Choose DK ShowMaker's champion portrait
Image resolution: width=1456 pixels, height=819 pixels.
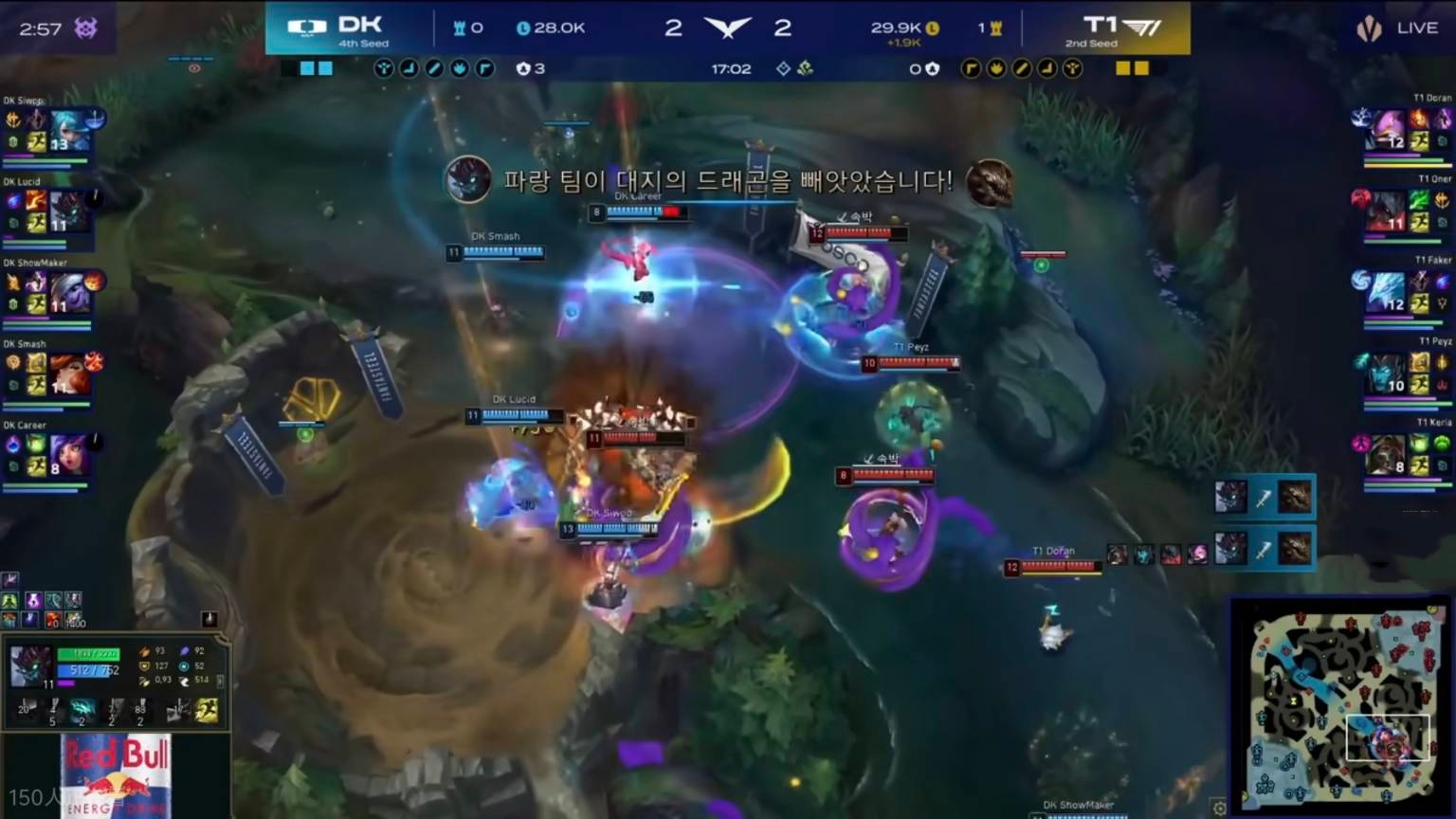point(68,293)
